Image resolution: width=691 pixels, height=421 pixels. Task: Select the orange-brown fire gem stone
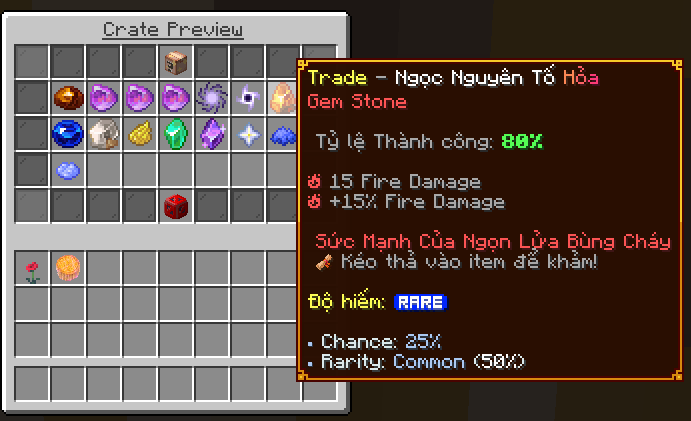tap(68, 98)
